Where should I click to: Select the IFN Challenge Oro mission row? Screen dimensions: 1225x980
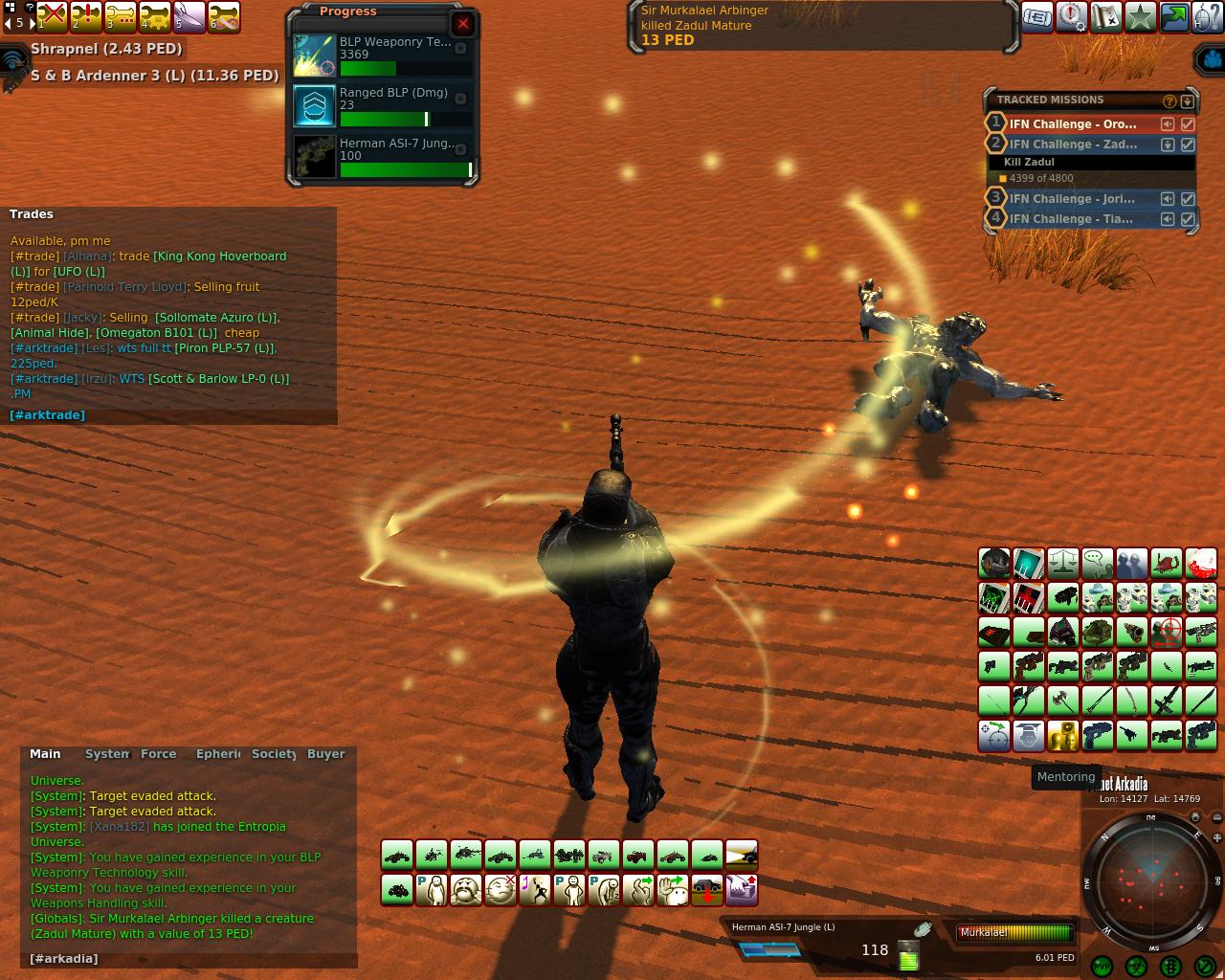(1073, 124)
